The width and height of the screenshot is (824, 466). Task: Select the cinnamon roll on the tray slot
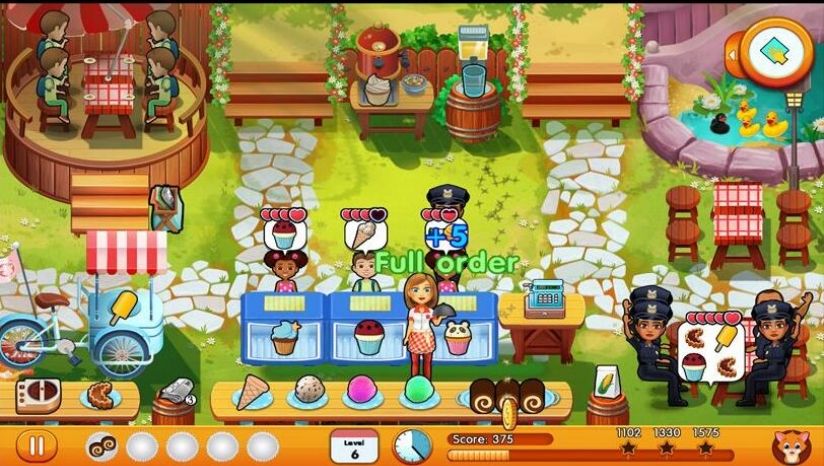pyautogui.click(x=102, y=446)
